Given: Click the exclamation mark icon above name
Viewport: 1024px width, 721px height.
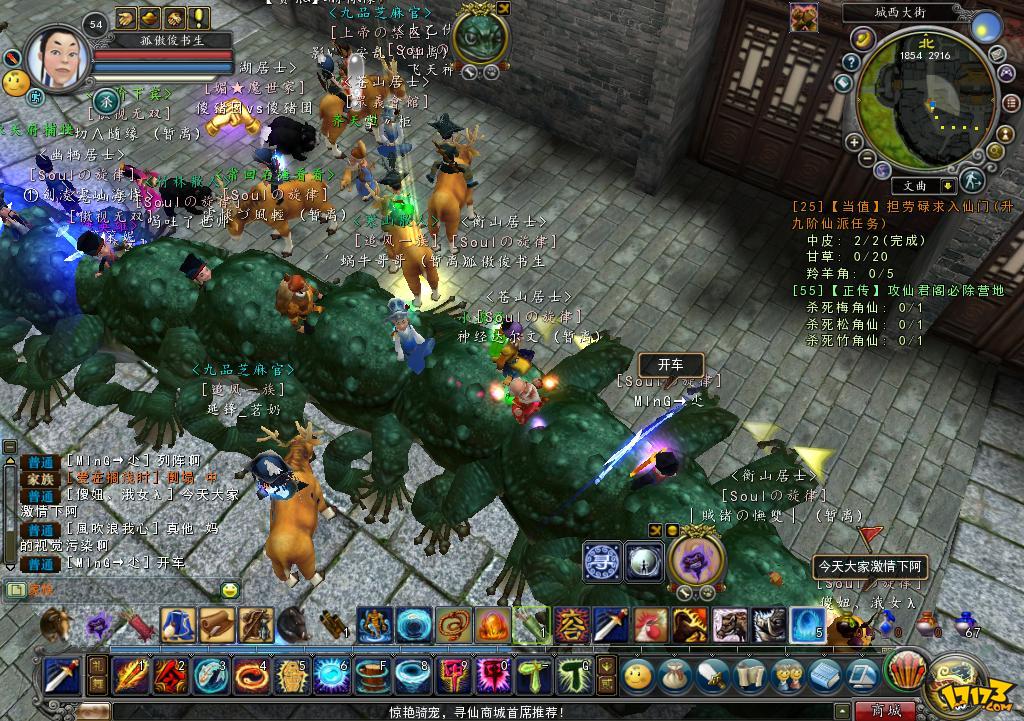Looking at the screenshot, I should [199, 17].
